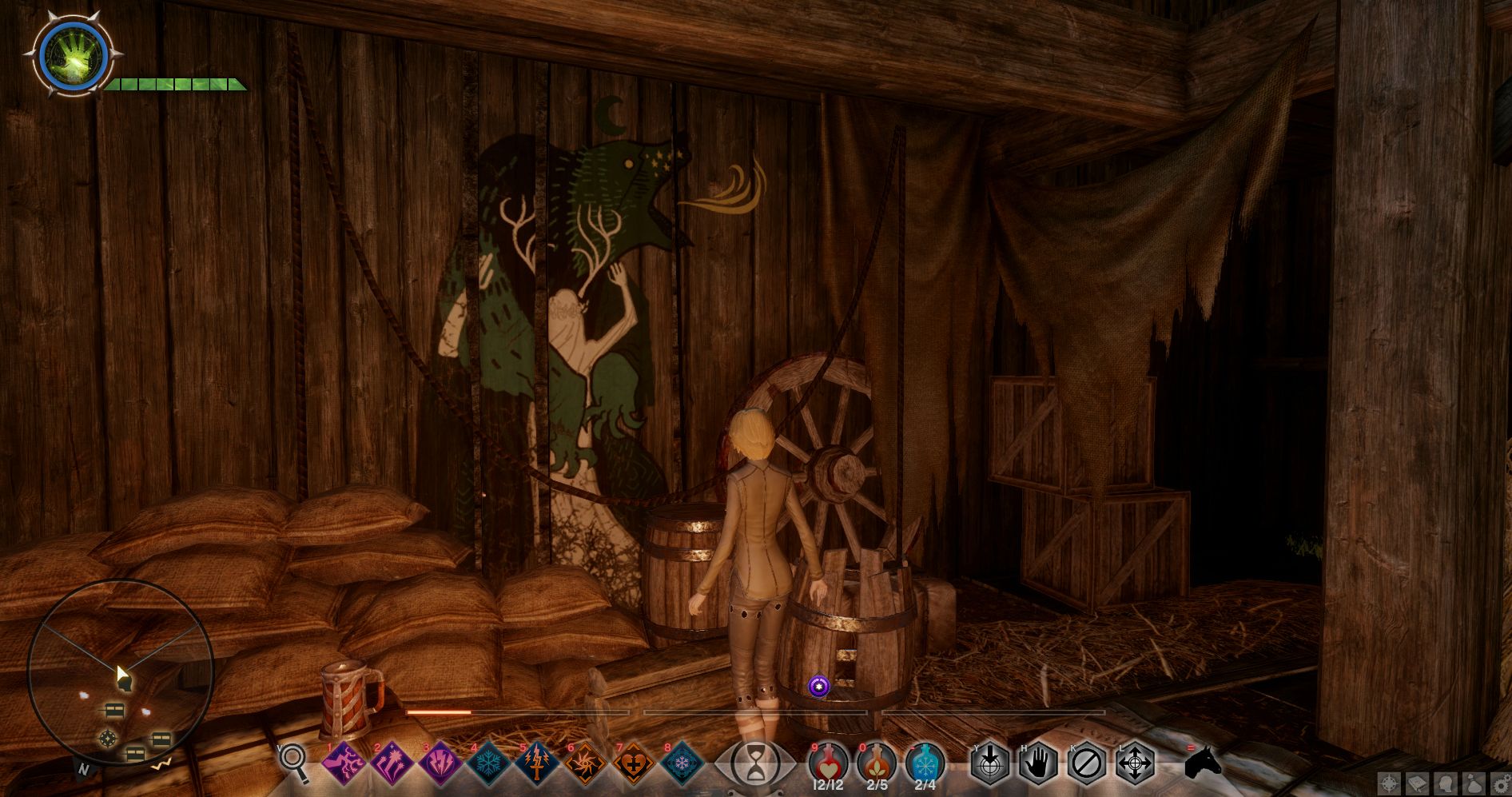Click the compass map icon bottom right
Image resolution: width=1512 pixels, height=797 pixels.
click(x=1389, y=783)
